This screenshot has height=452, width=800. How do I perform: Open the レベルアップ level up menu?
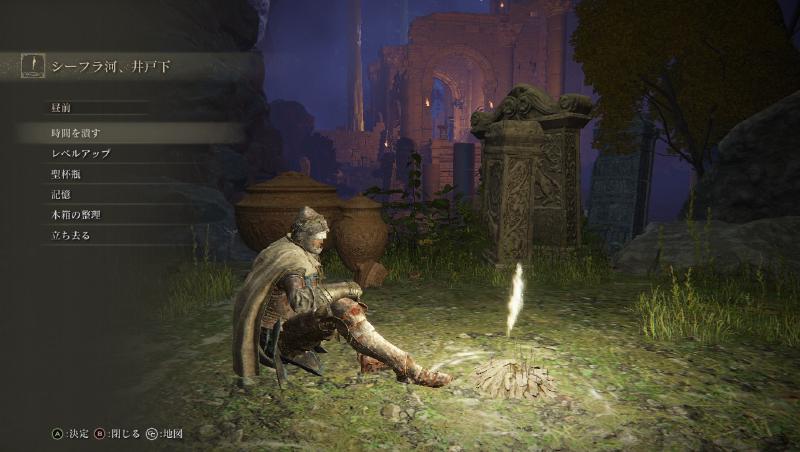[x=80, y=154]
